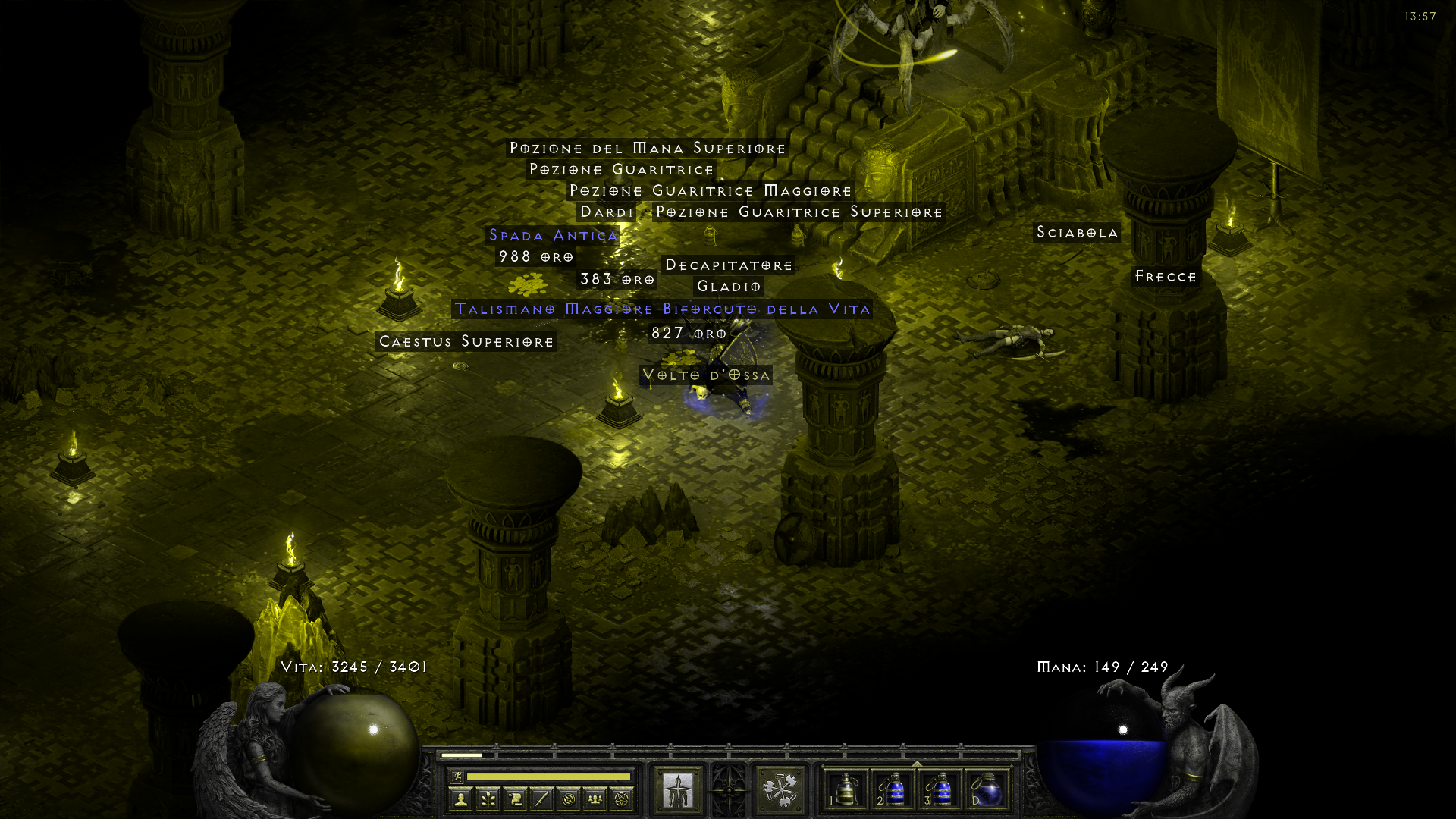1456x819 pixels.
Task: Pick up the Sciabola on the right
Action: pyautogui.click(x=1078, y=234)
